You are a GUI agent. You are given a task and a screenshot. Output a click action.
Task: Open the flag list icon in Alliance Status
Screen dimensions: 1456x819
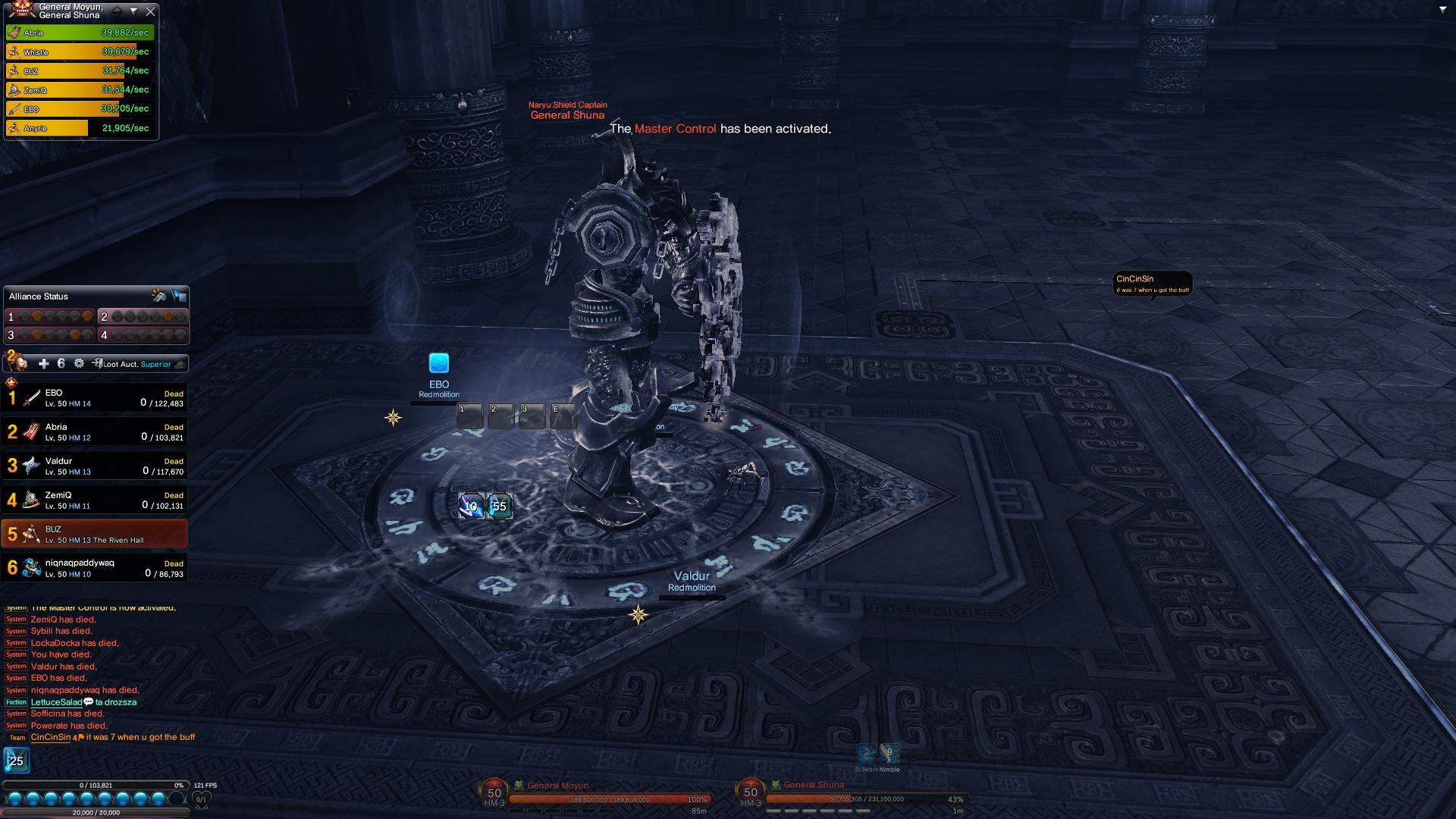pos(179,296)
